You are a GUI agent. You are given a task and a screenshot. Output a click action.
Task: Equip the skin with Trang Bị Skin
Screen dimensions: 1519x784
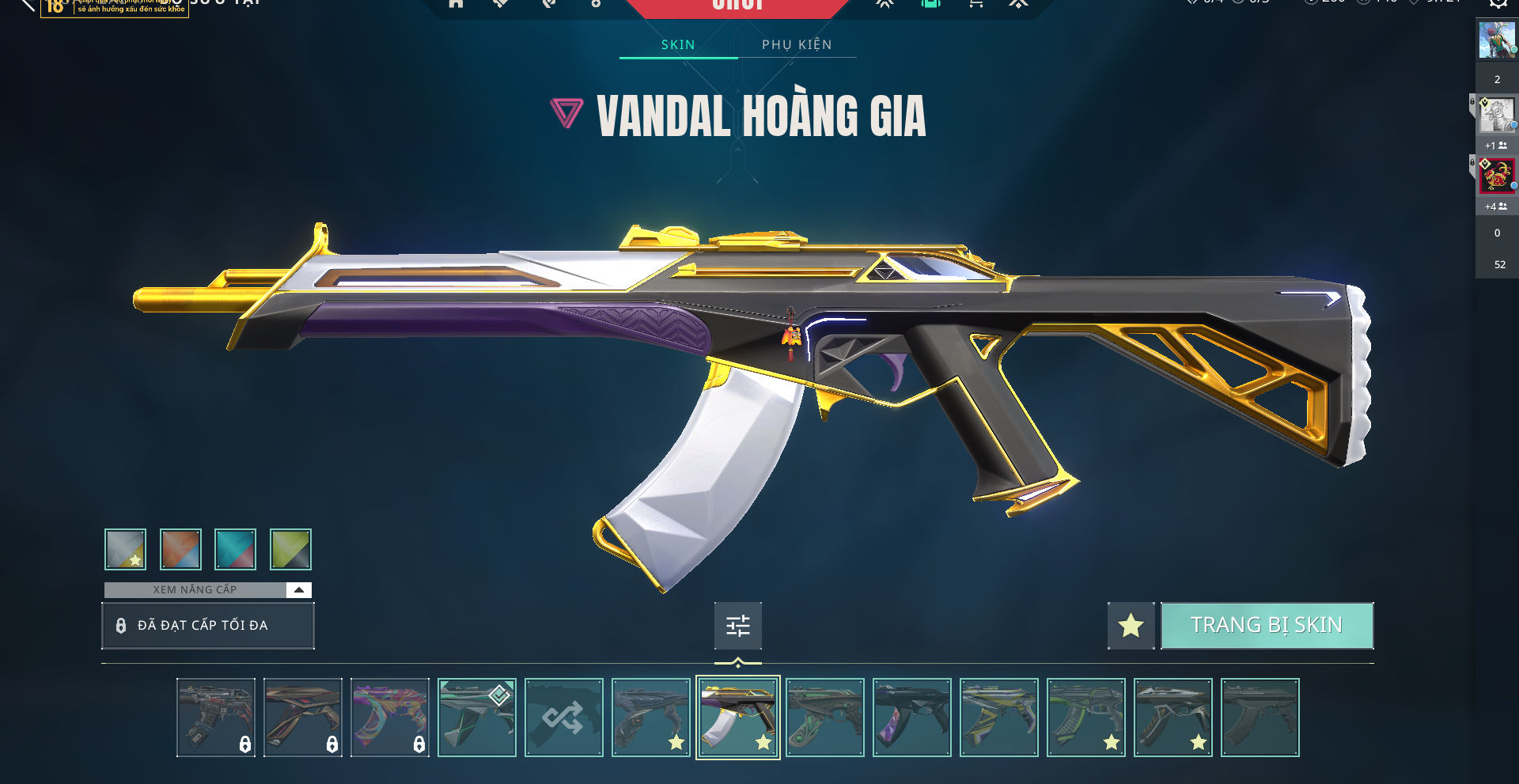(1267, 626)
